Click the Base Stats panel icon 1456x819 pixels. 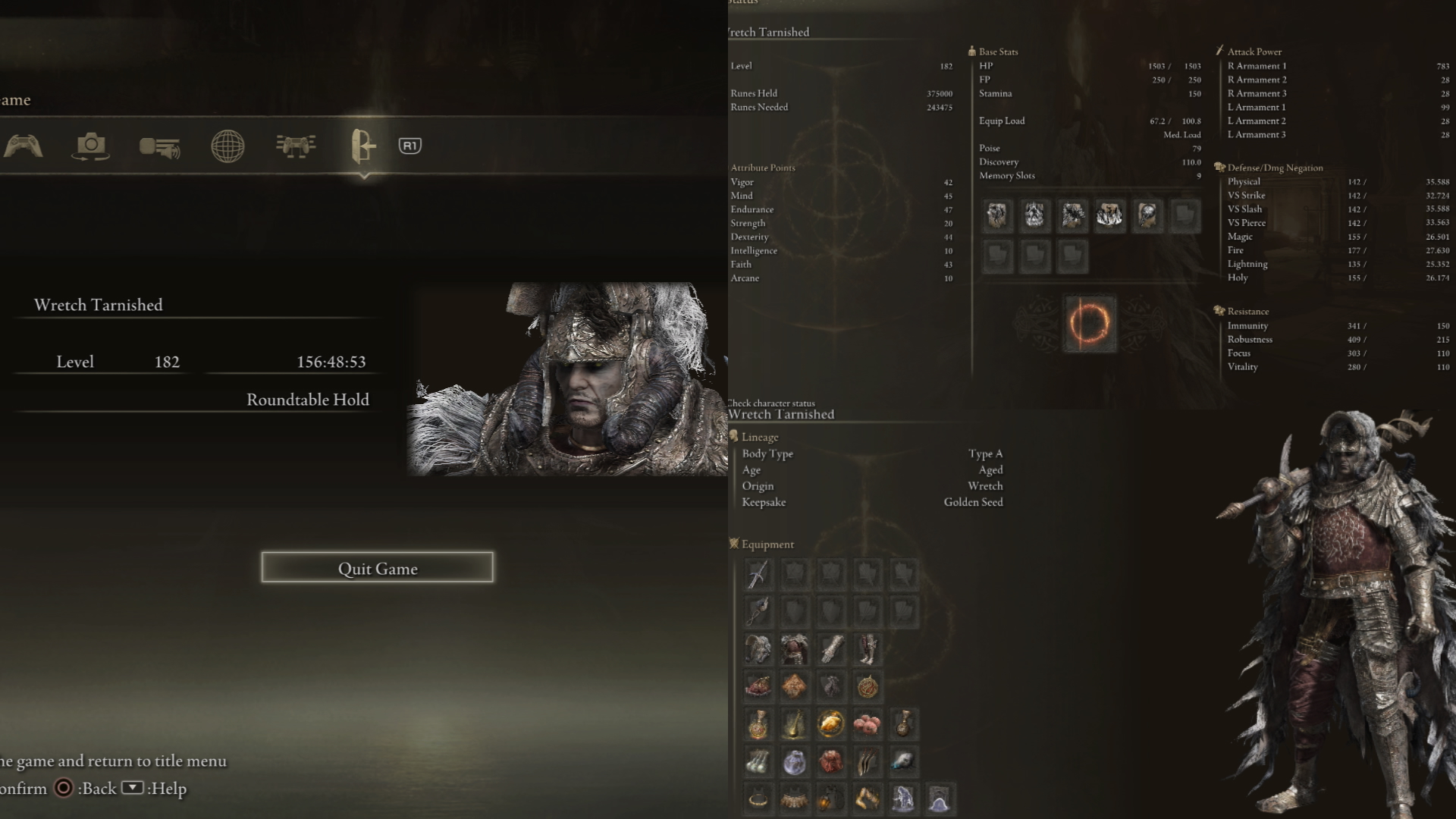pos(971,50)
